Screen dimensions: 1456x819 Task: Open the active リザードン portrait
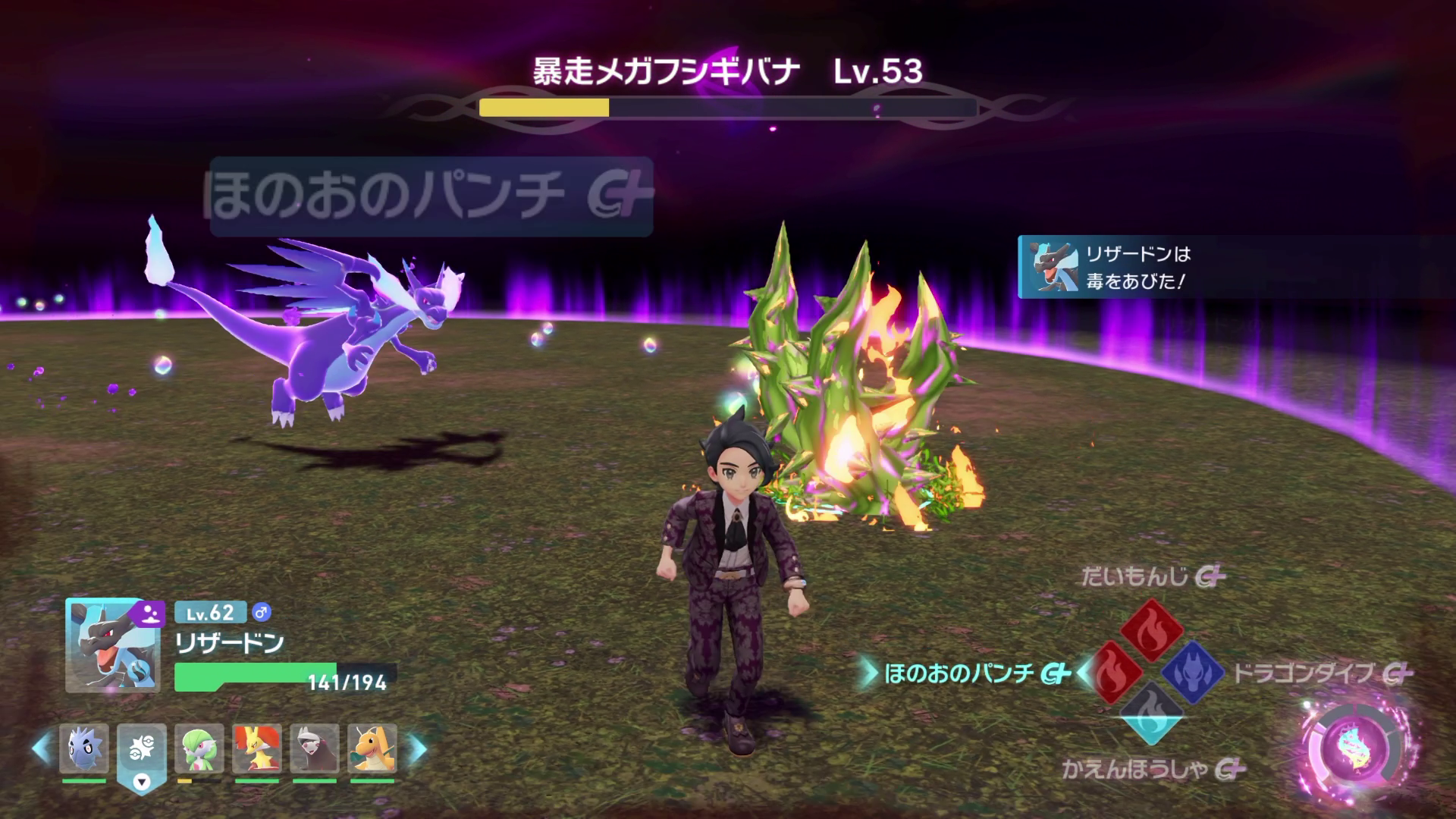coord(112,645)
